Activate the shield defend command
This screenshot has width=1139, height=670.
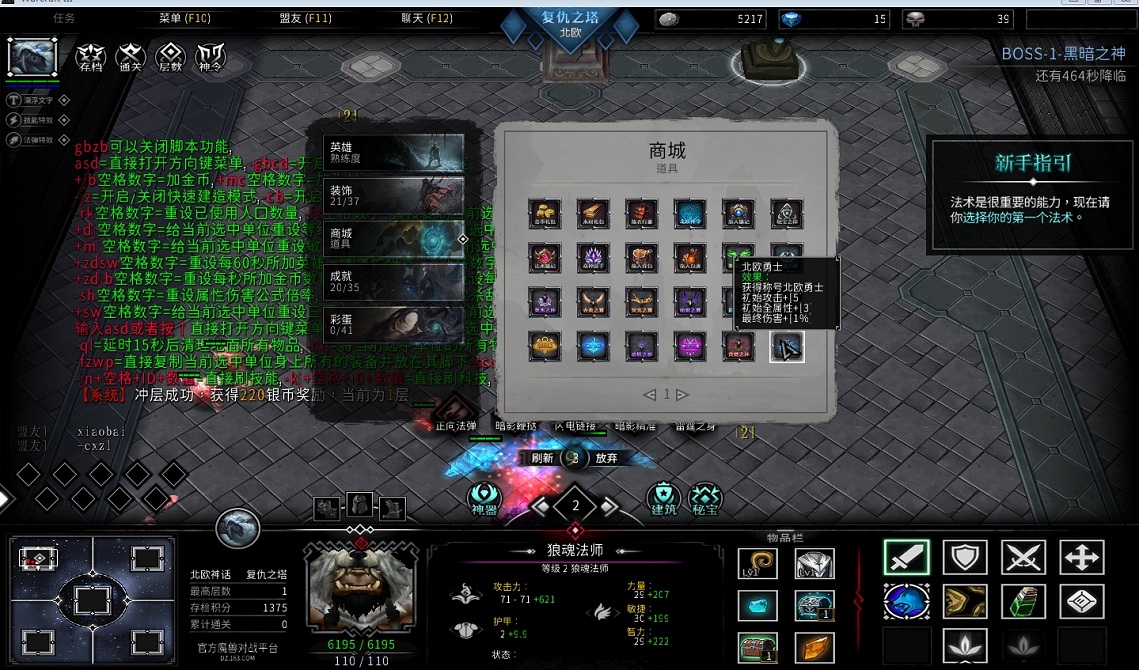pyautogui.click(x=965, y=558)
